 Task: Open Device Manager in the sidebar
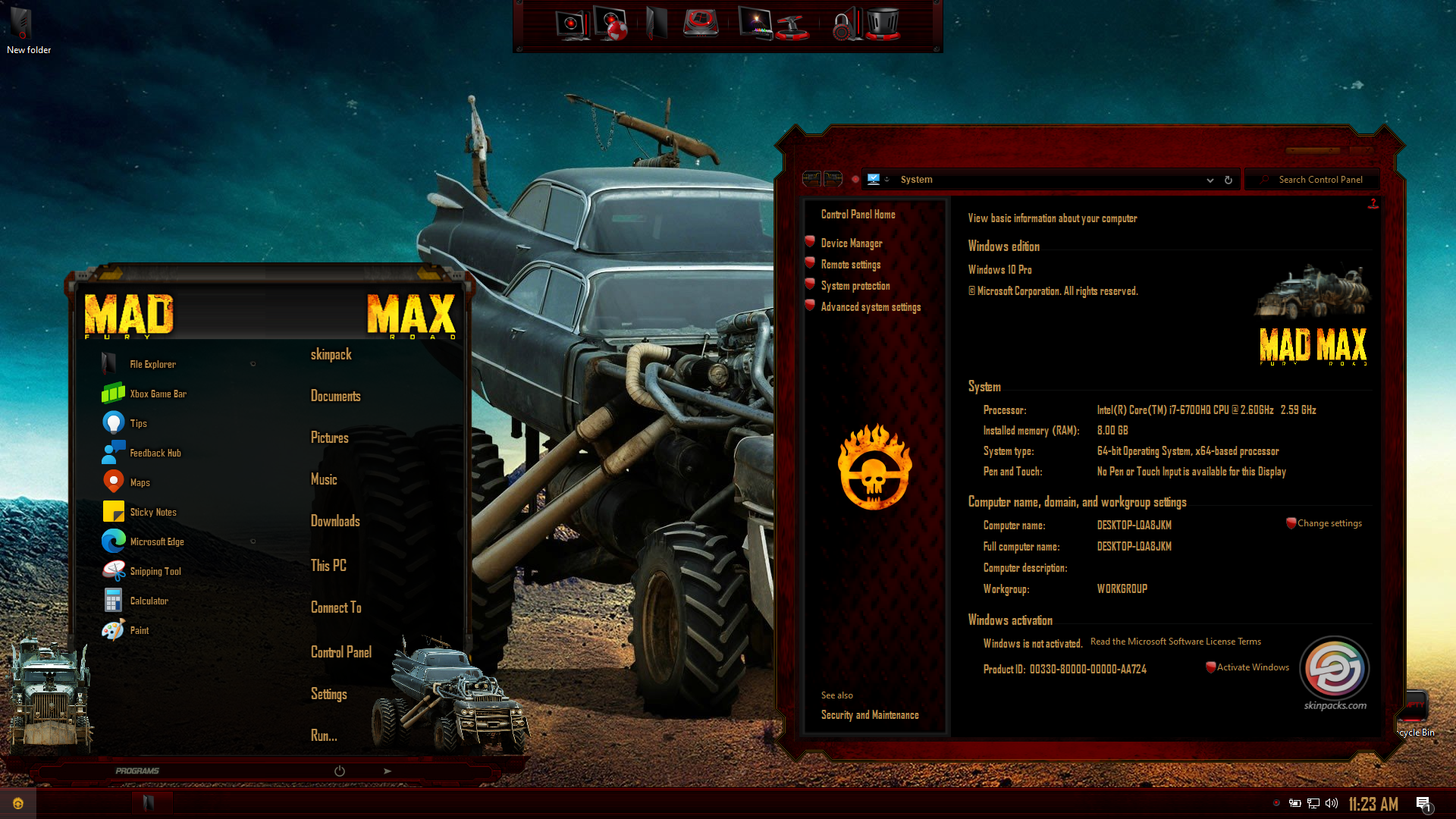[x=851, y=243]
